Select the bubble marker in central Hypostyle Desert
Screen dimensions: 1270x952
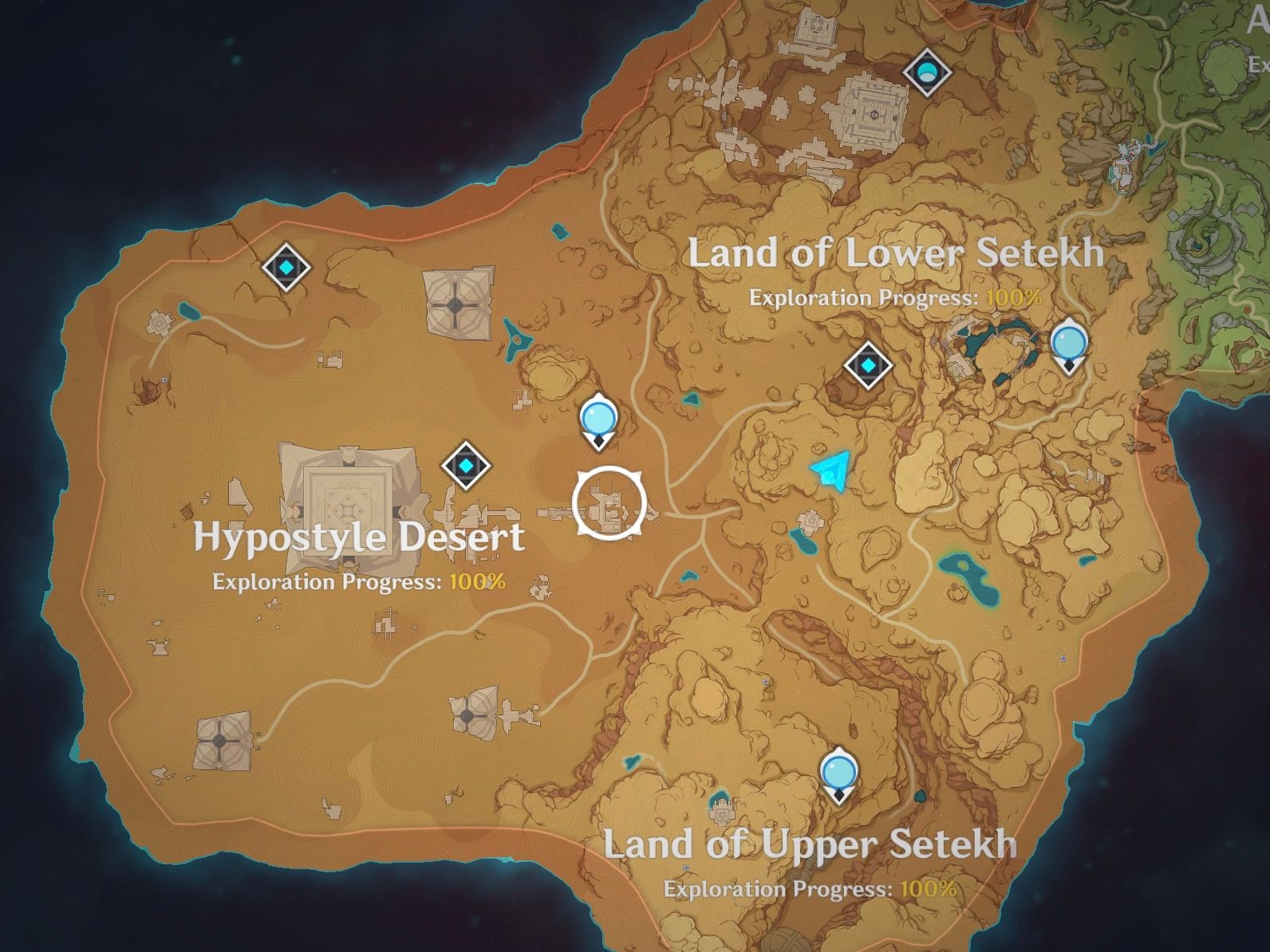click(x=598, y=418)
